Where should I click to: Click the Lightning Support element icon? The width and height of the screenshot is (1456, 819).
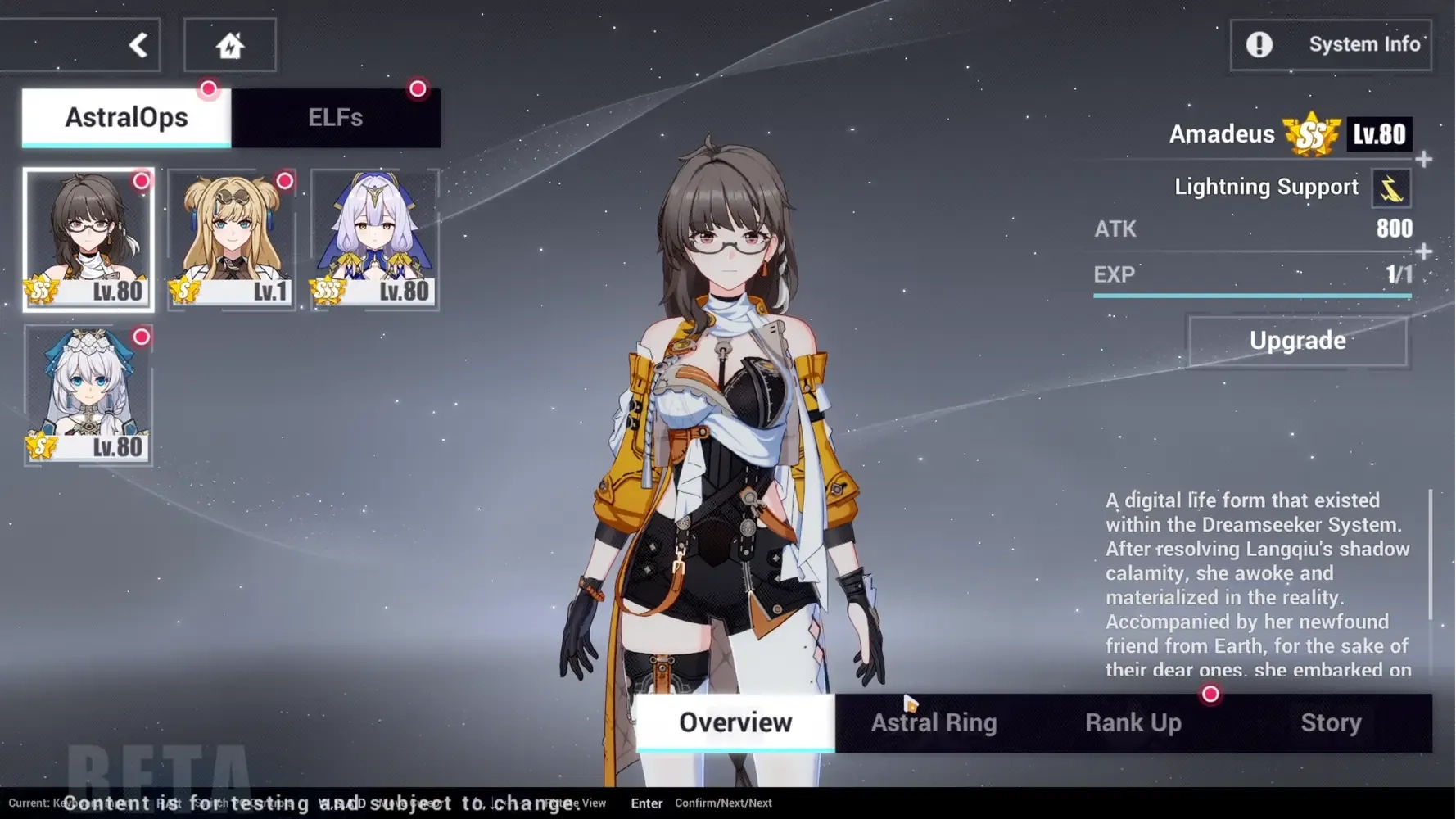pos(1392,188)
